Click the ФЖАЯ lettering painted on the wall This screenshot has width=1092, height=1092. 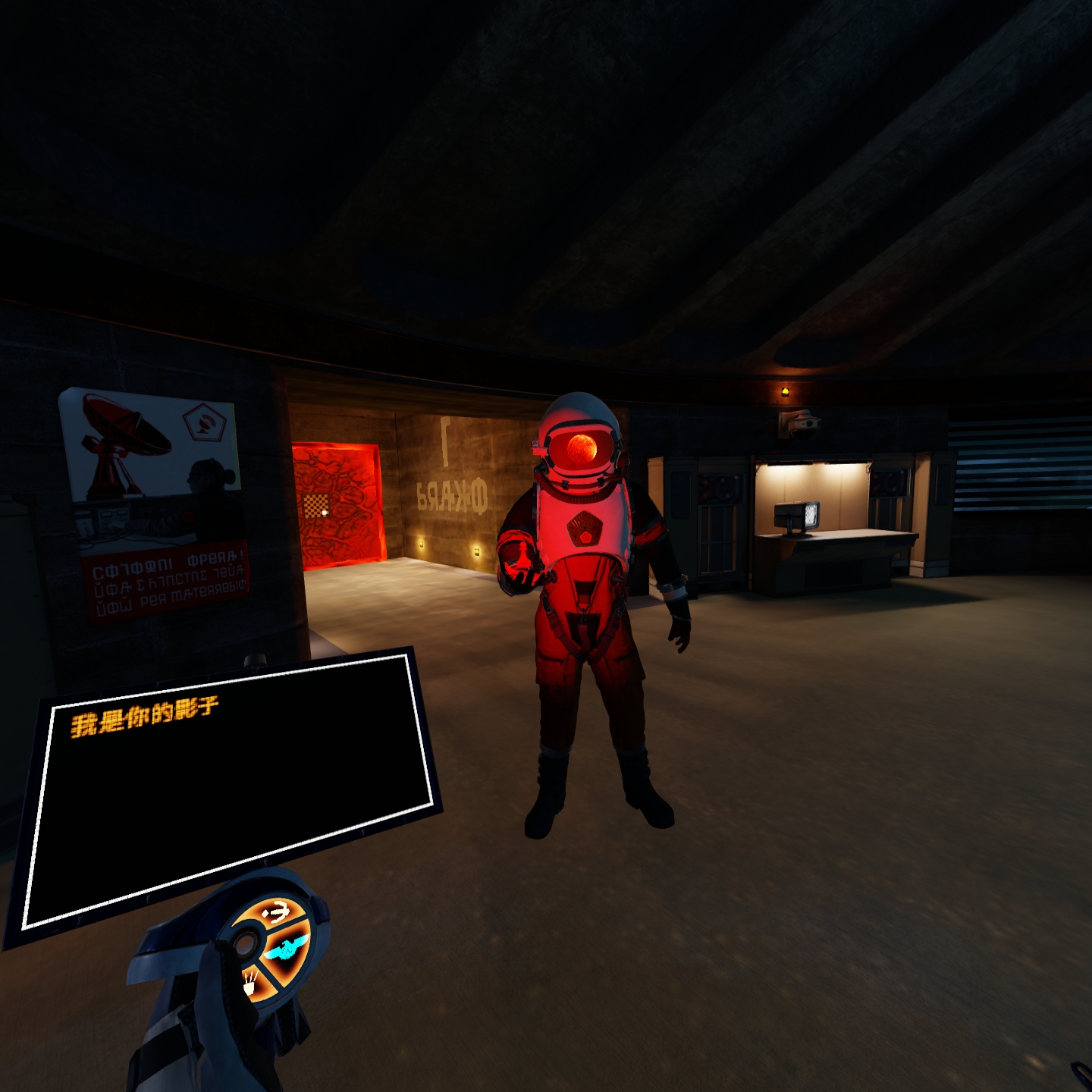coord(453,494)
